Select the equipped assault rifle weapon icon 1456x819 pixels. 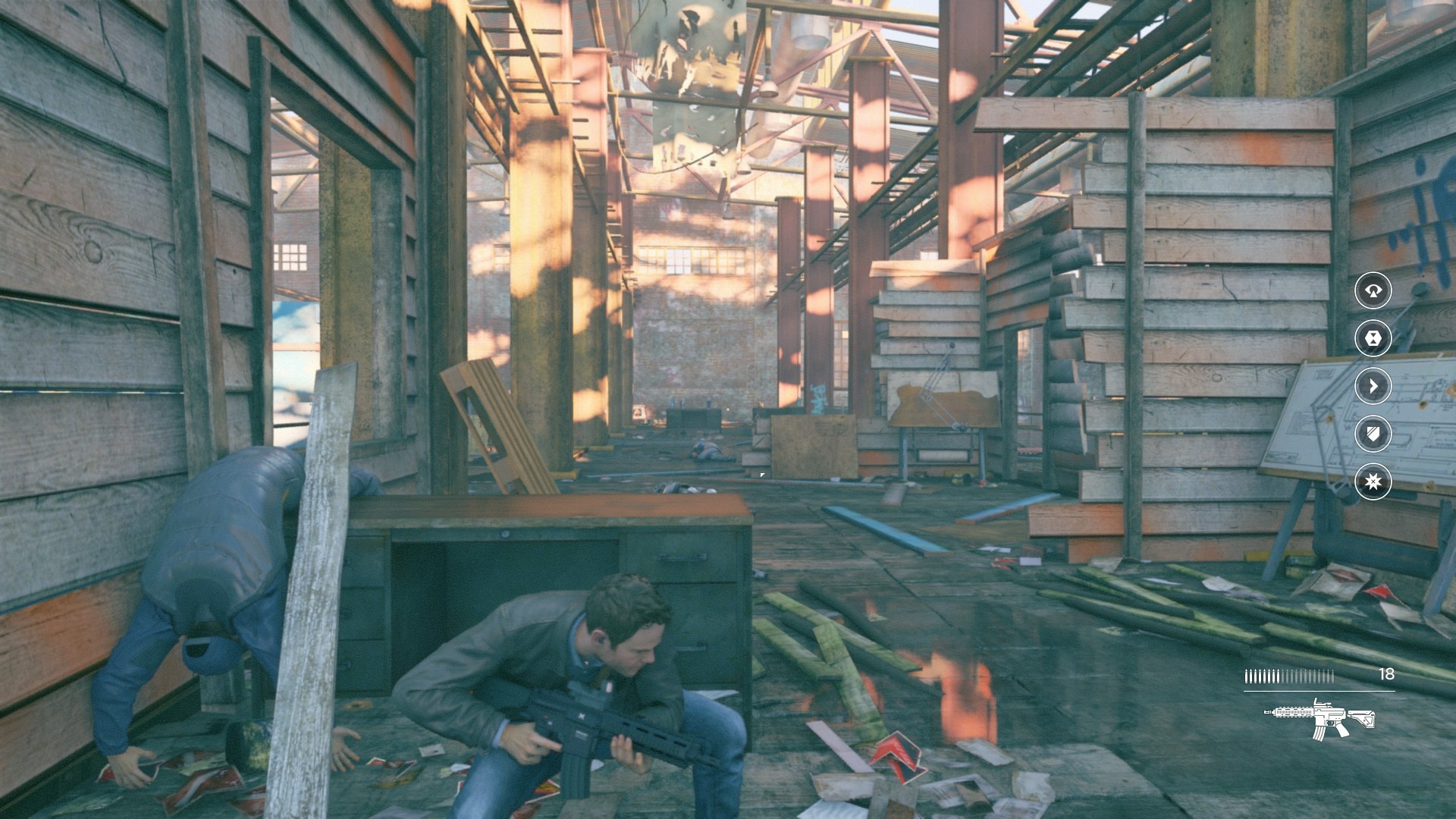click(x=1319, y=717)
